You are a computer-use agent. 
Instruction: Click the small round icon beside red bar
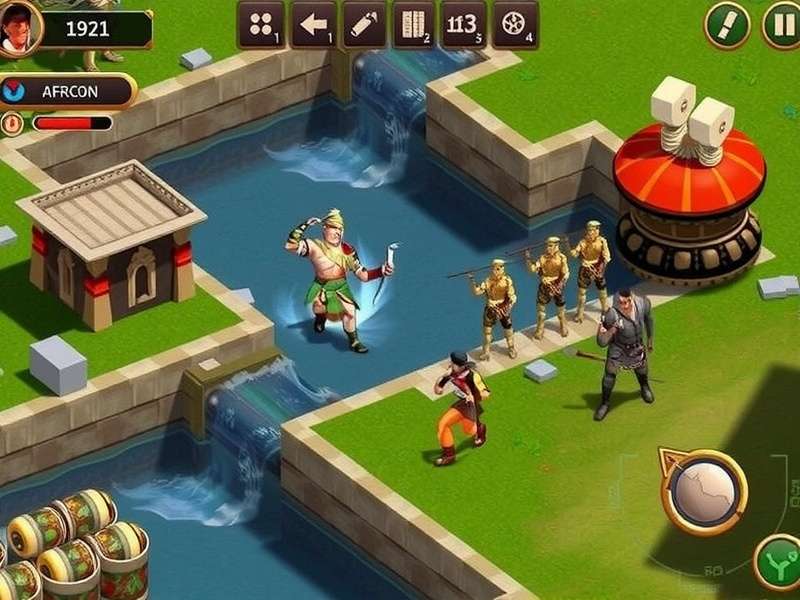[12, 123]
